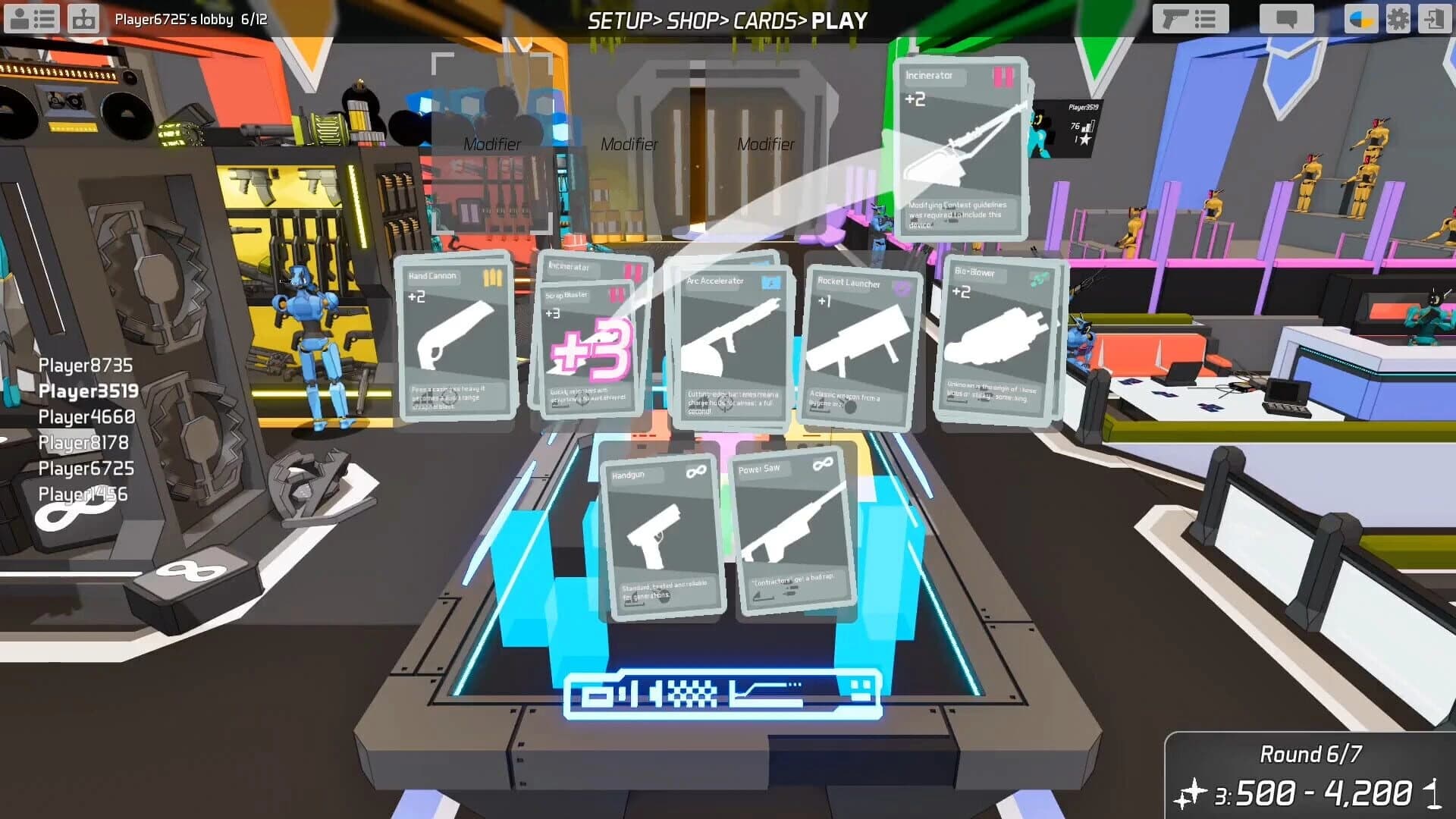Open the rightmost Modifier slot
1456x819 pixels.
(767, 143)
